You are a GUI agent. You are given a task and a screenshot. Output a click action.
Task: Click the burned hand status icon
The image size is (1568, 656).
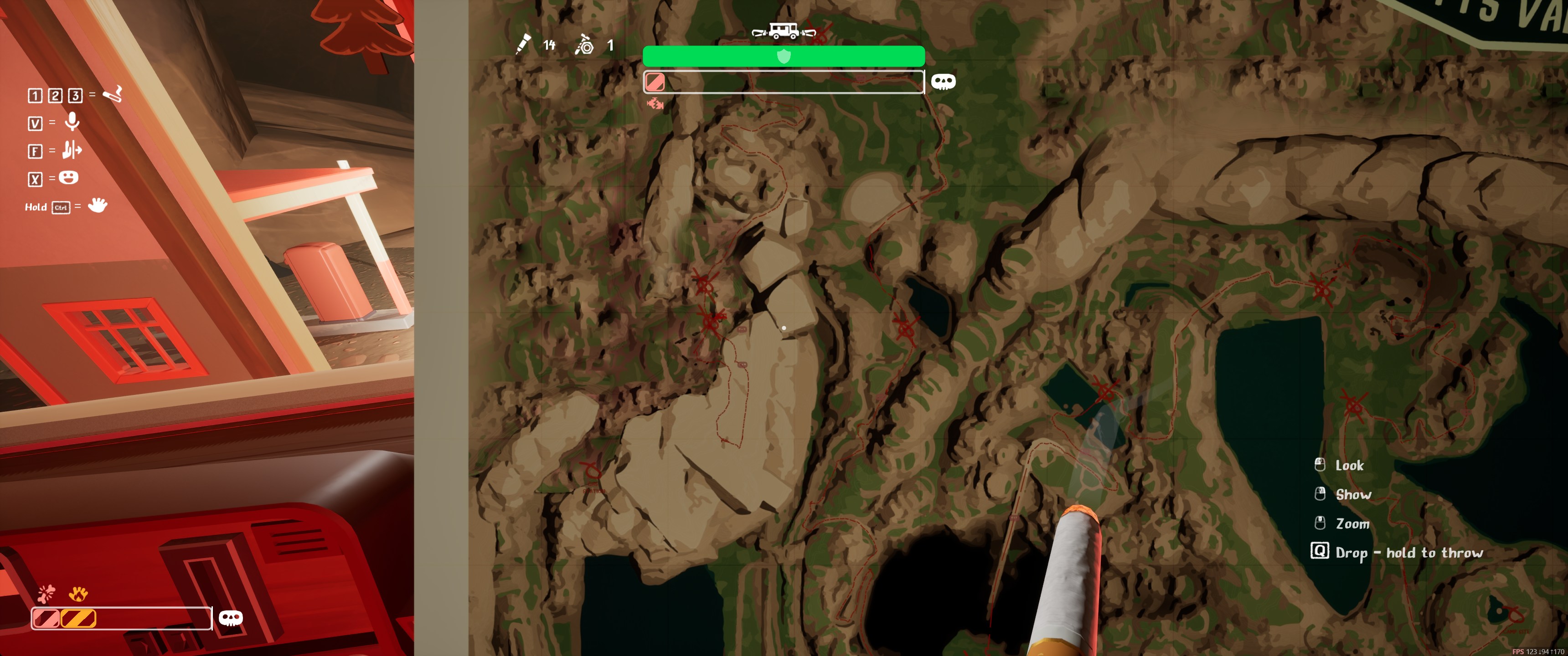tap(78, 593)
